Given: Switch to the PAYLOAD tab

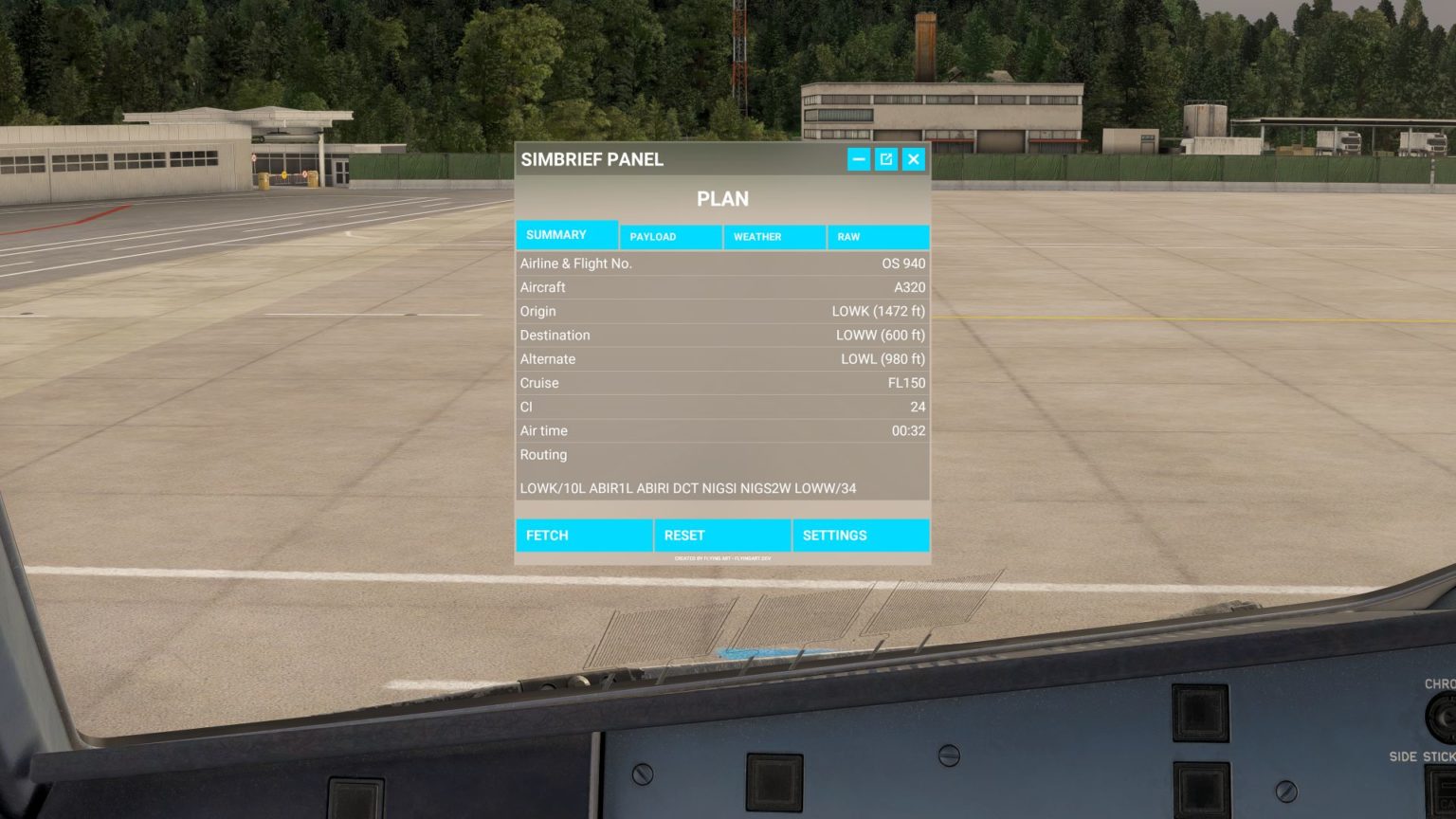Looking at the screenshot, I should click(670, 236).
